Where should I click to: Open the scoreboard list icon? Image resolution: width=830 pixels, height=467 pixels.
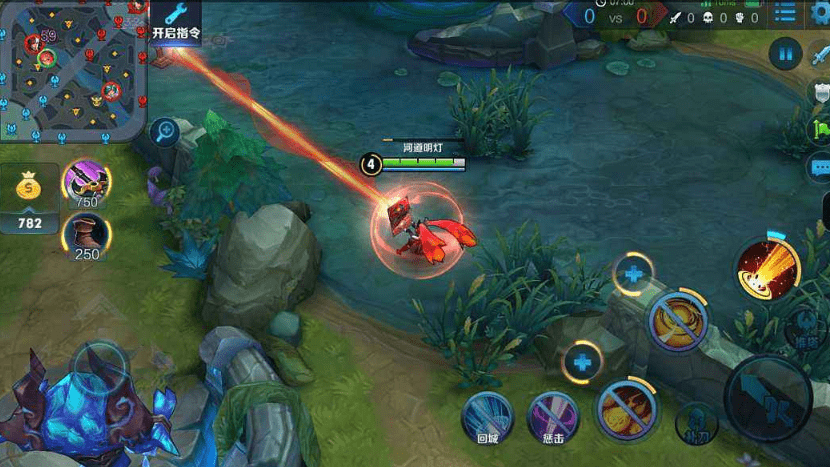coord(786,15)
